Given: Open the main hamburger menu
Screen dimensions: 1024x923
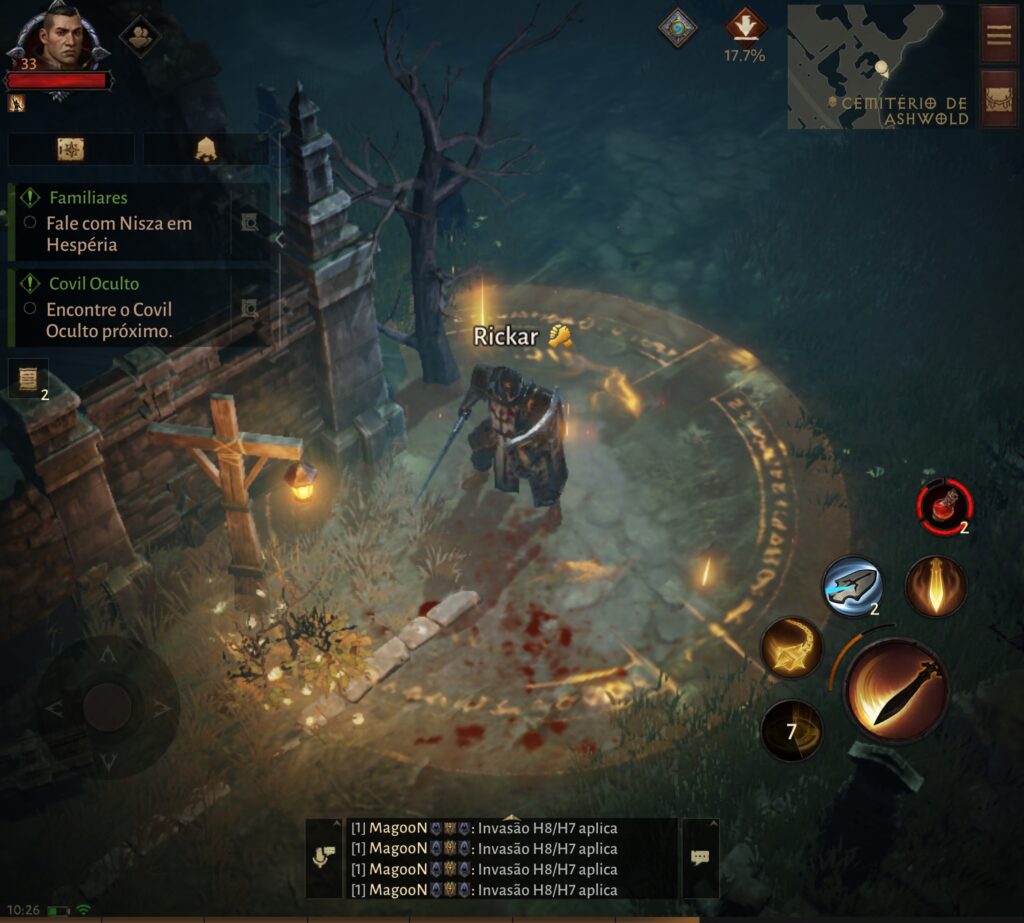Looking at the screenshot, I should (999, 34).
